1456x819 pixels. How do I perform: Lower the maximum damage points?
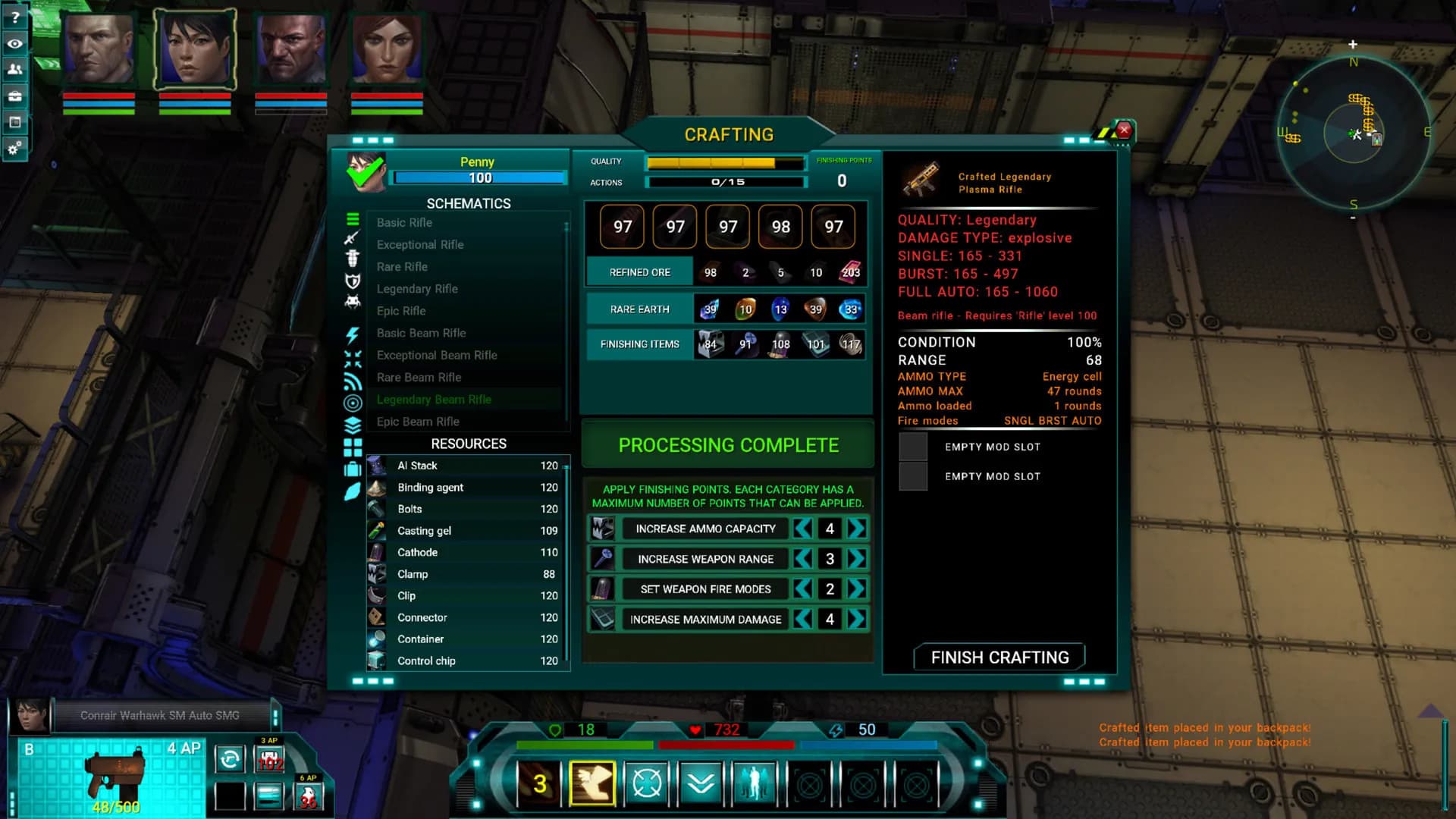tap(803, 620)
